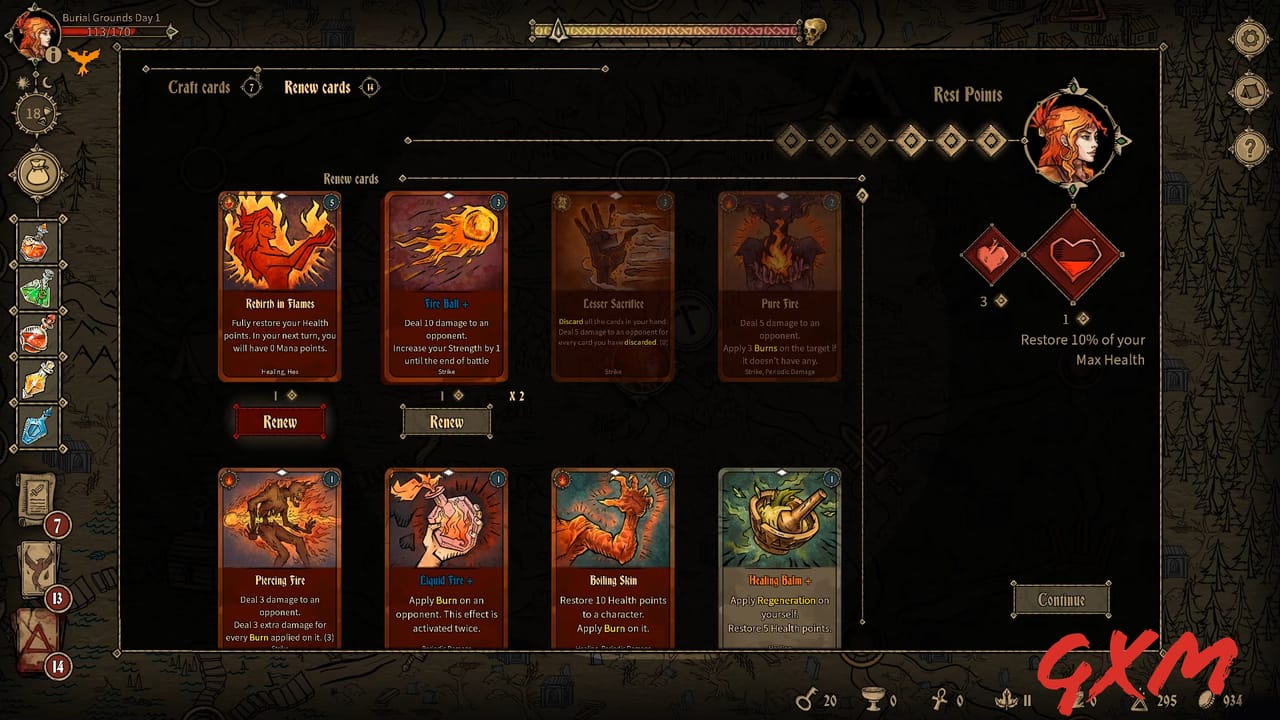Click the first Rest Points diamond
Screen dimensions: 1280x720
coord(789,142)
